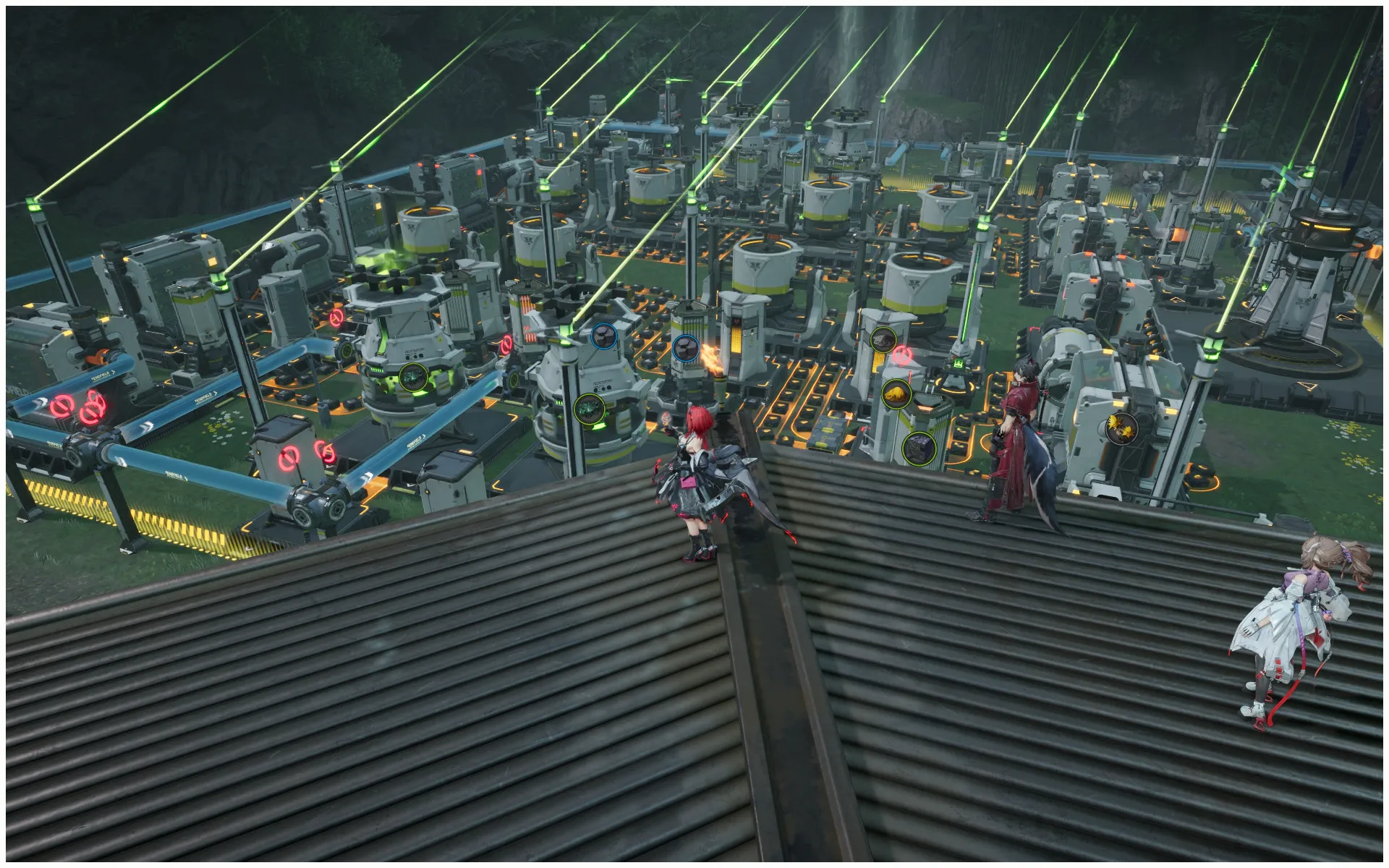Click the brown rock icon on the tall right tower
Screen dimensions: 1389x868
point(883,340)
